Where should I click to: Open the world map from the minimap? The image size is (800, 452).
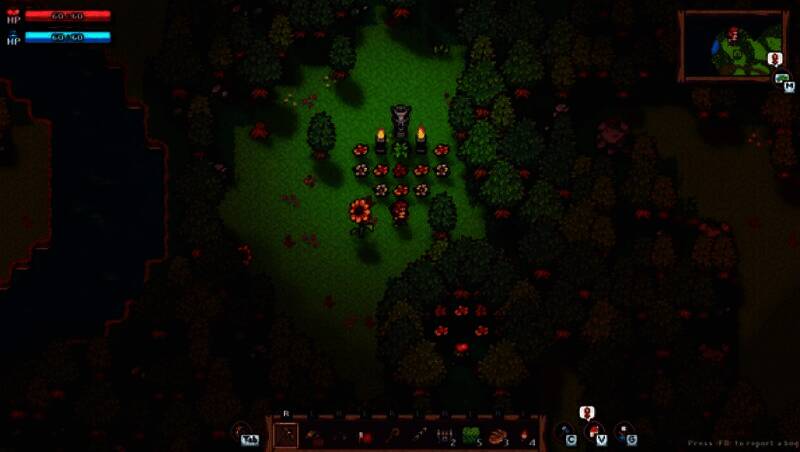coord(732,45)
